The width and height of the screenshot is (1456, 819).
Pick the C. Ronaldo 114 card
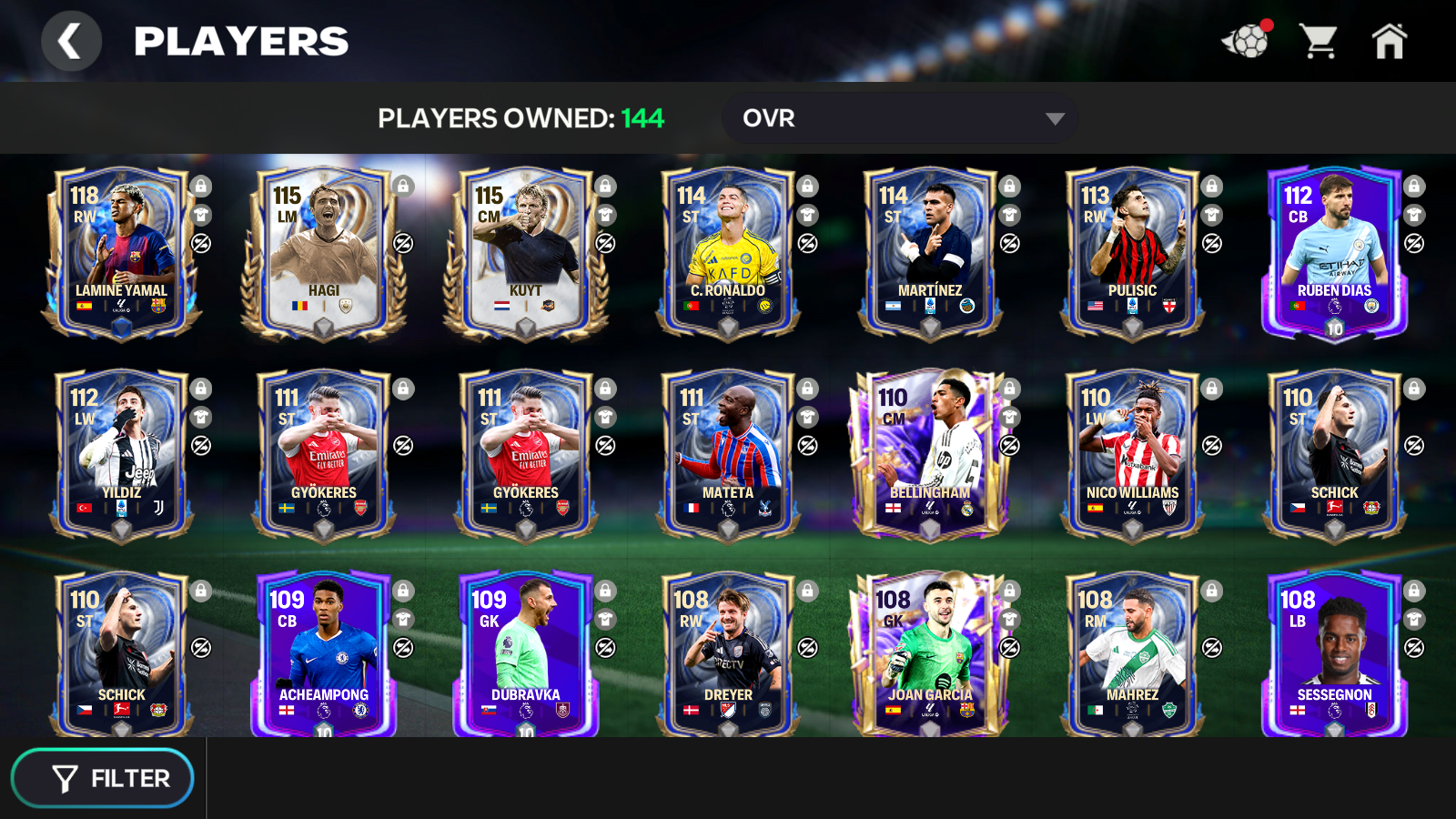[727, 252]
